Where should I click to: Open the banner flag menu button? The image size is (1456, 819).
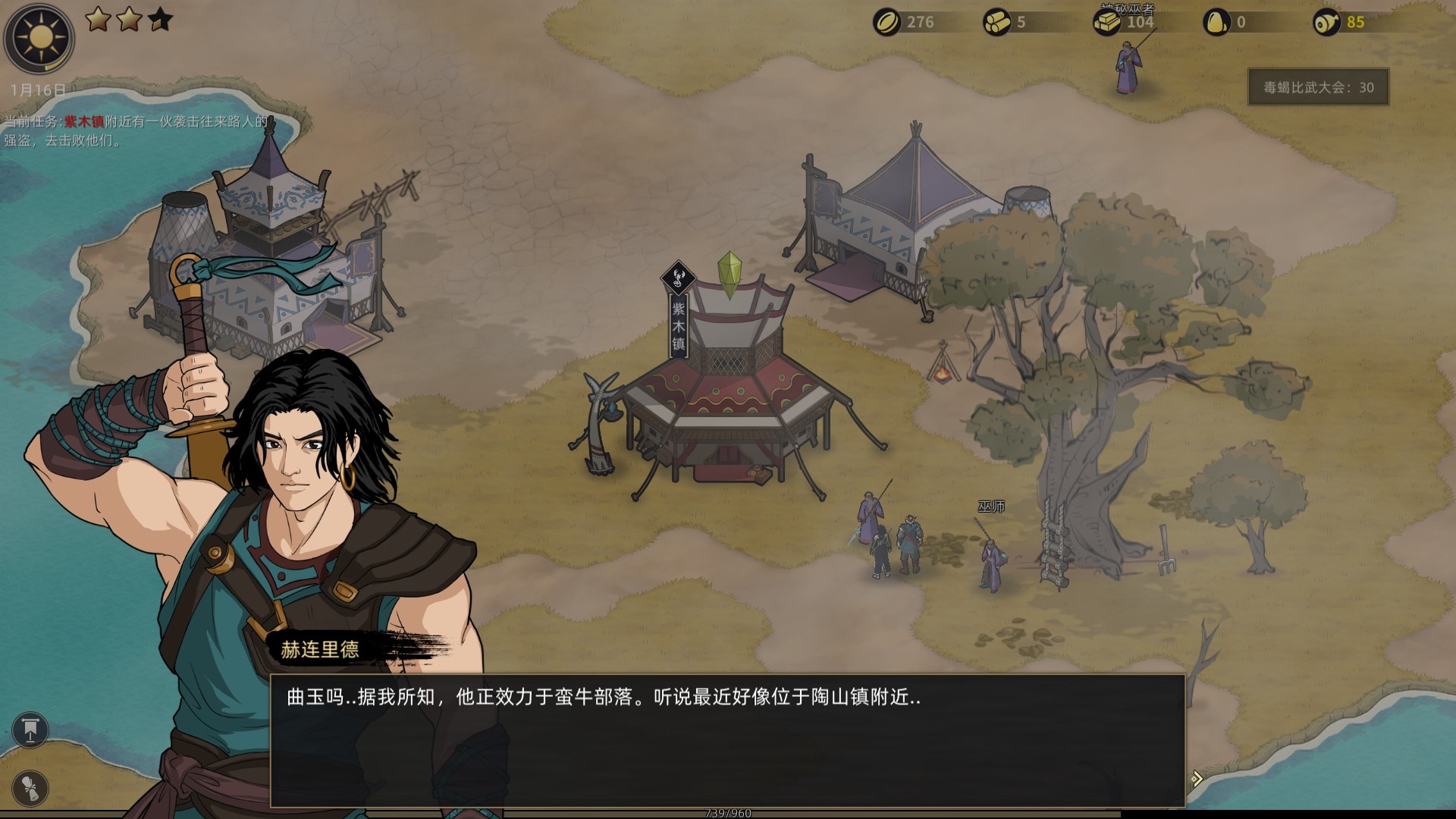coord(30,730)
